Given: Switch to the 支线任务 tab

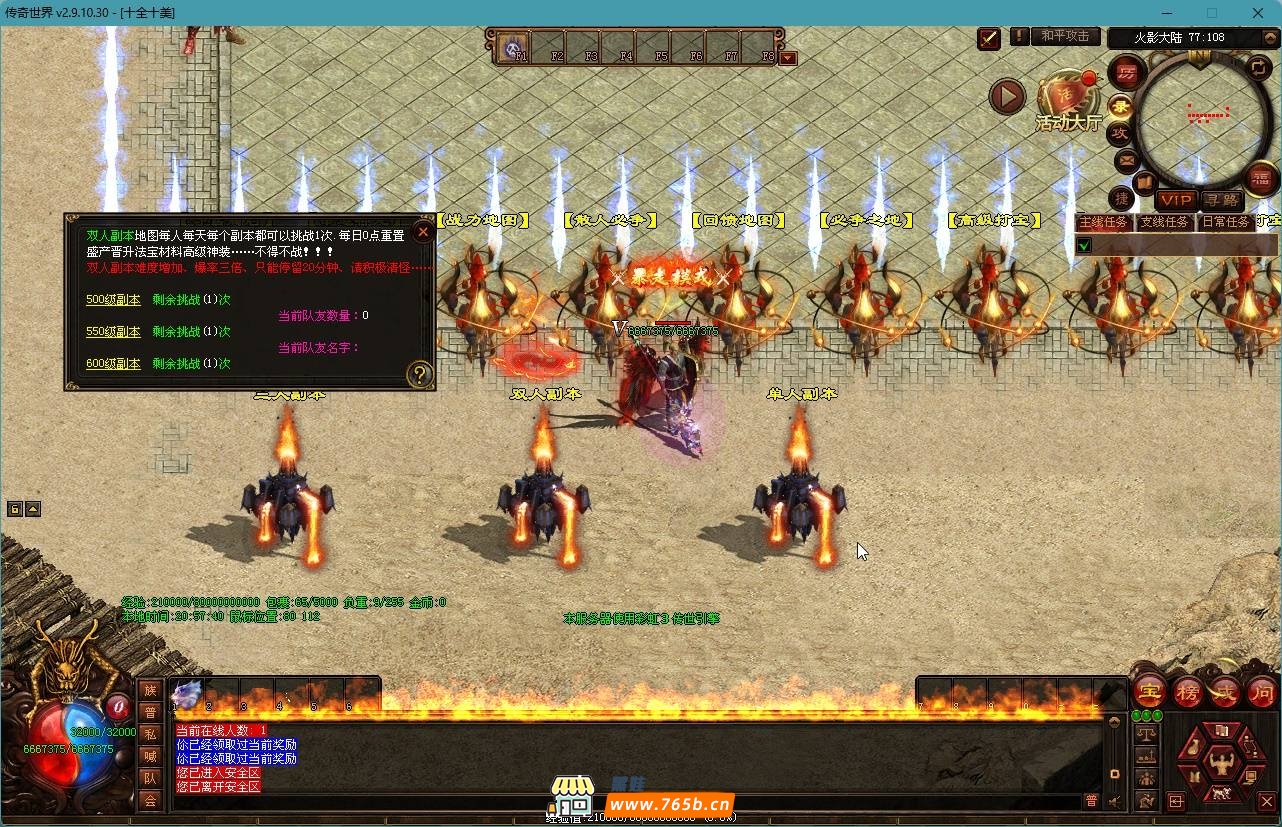Looking at the screenshot, I should [x=1165, y=222].
